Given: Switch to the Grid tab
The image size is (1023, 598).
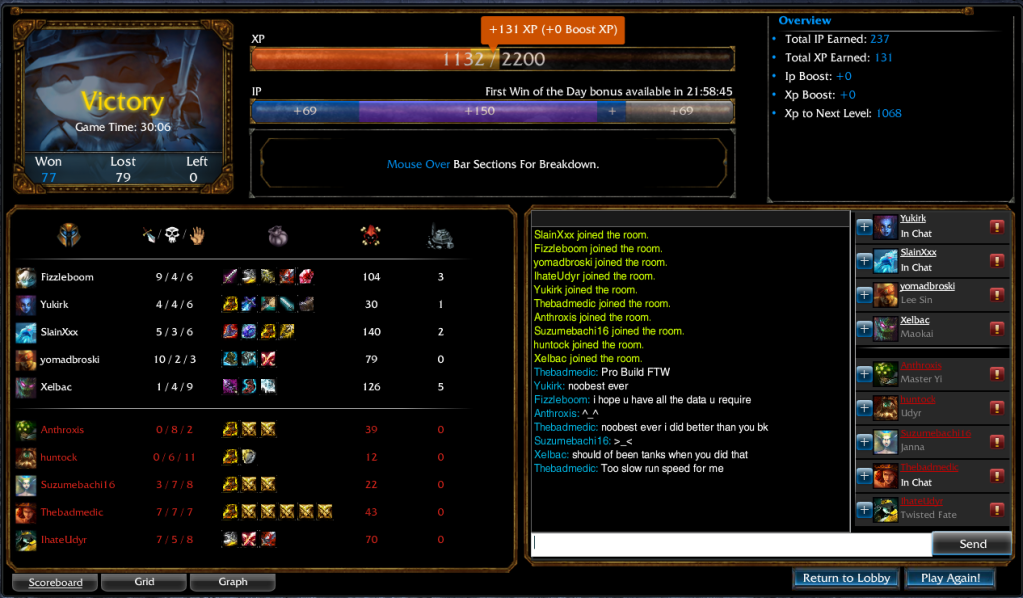Looking at the screenshot, I should pos(143,582).
